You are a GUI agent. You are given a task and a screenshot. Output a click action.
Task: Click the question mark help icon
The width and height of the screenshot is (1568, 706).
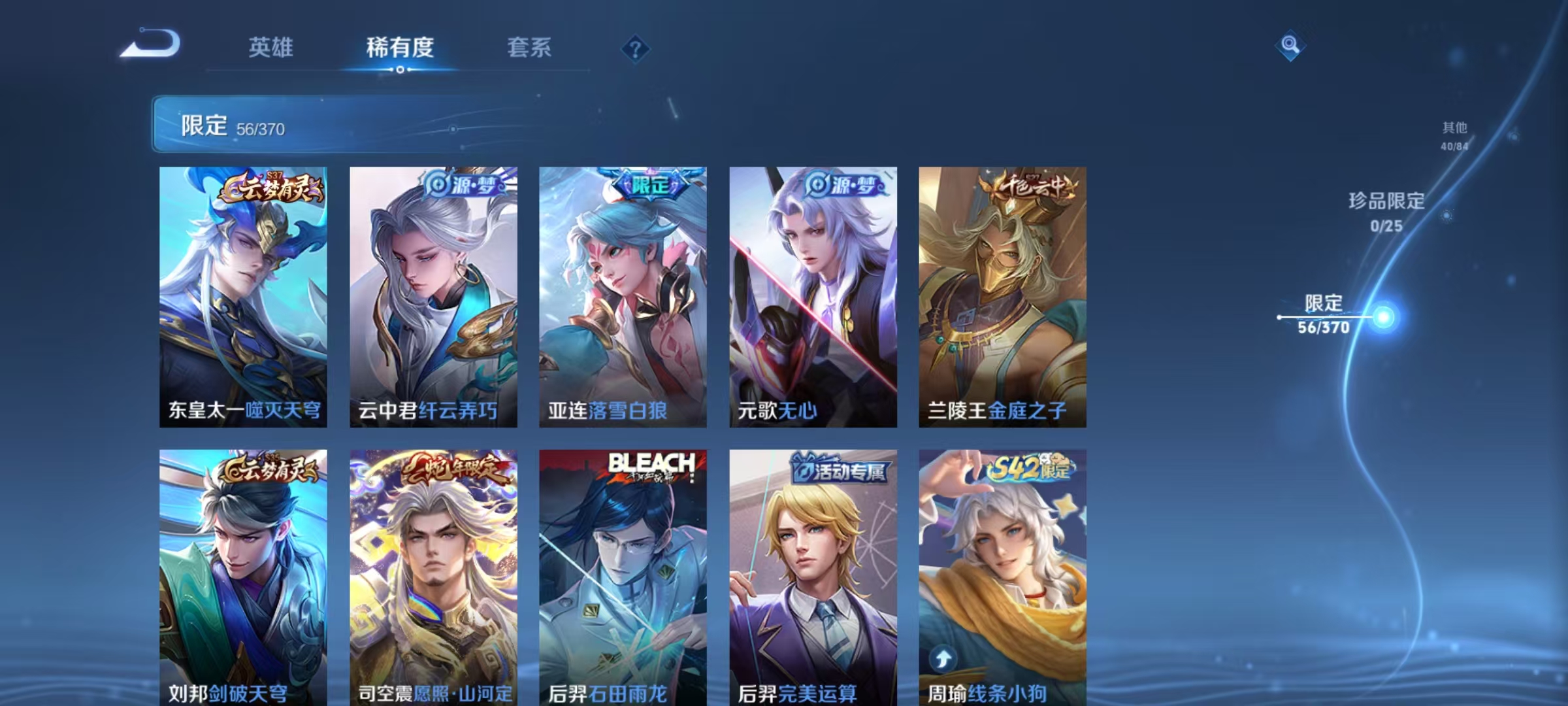click(x=637, y=48)
